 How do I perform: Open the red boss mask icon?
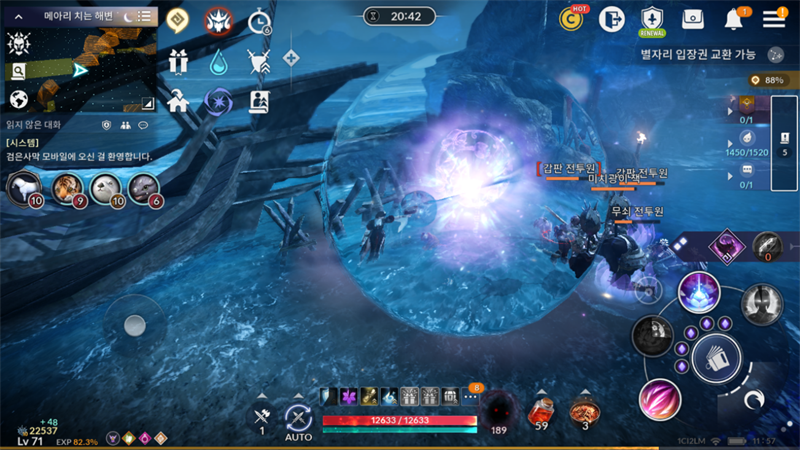pyautogui.click(x=219, y=20)
